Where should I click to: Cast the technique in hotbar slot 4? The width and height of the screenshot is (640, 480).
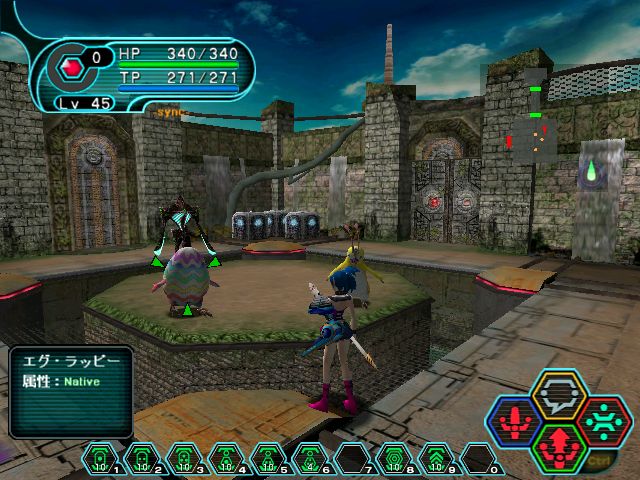(226, 459)
